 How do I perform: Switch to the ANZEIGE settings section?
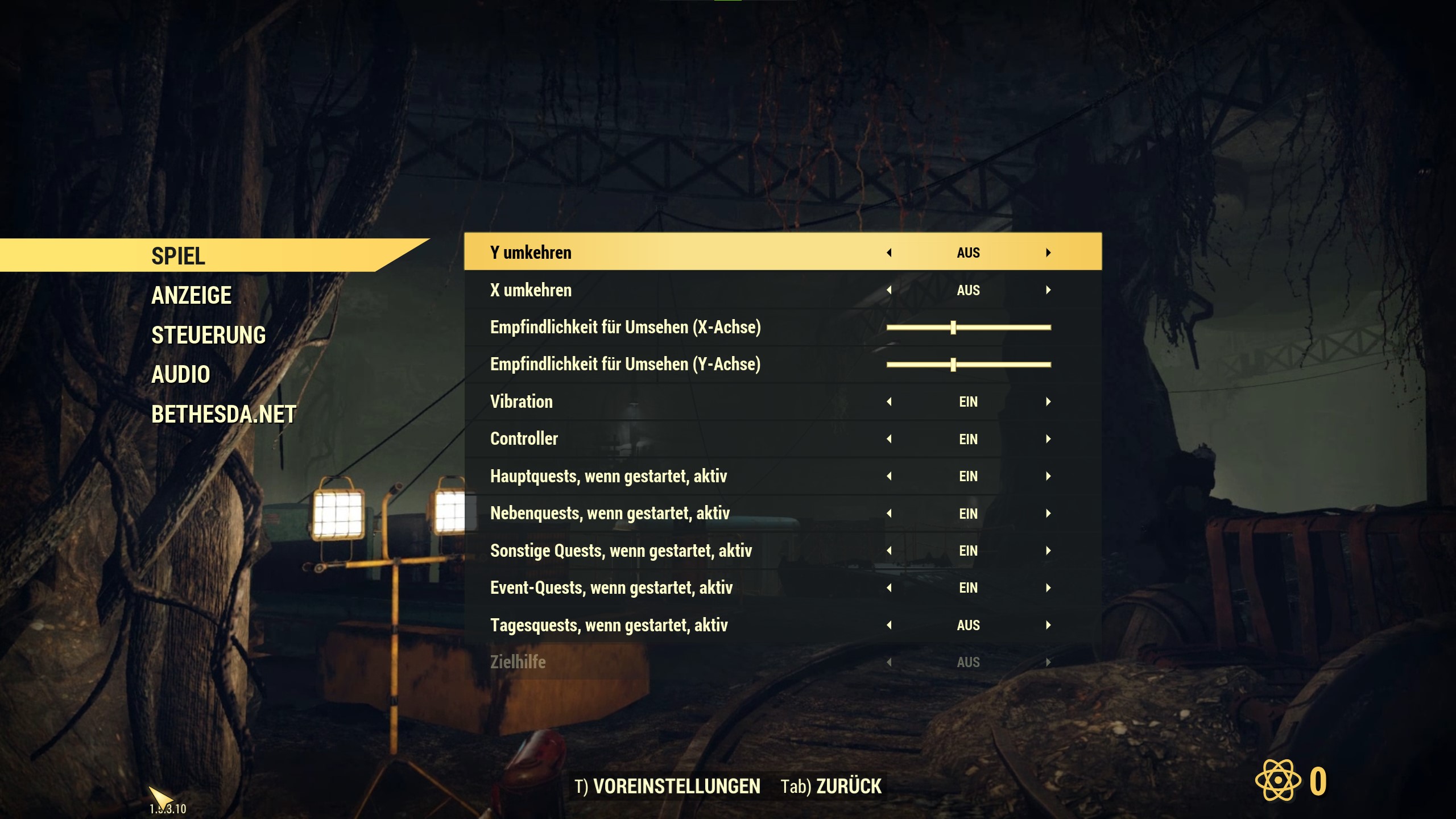pyautogui.click(x=191, y=296)
